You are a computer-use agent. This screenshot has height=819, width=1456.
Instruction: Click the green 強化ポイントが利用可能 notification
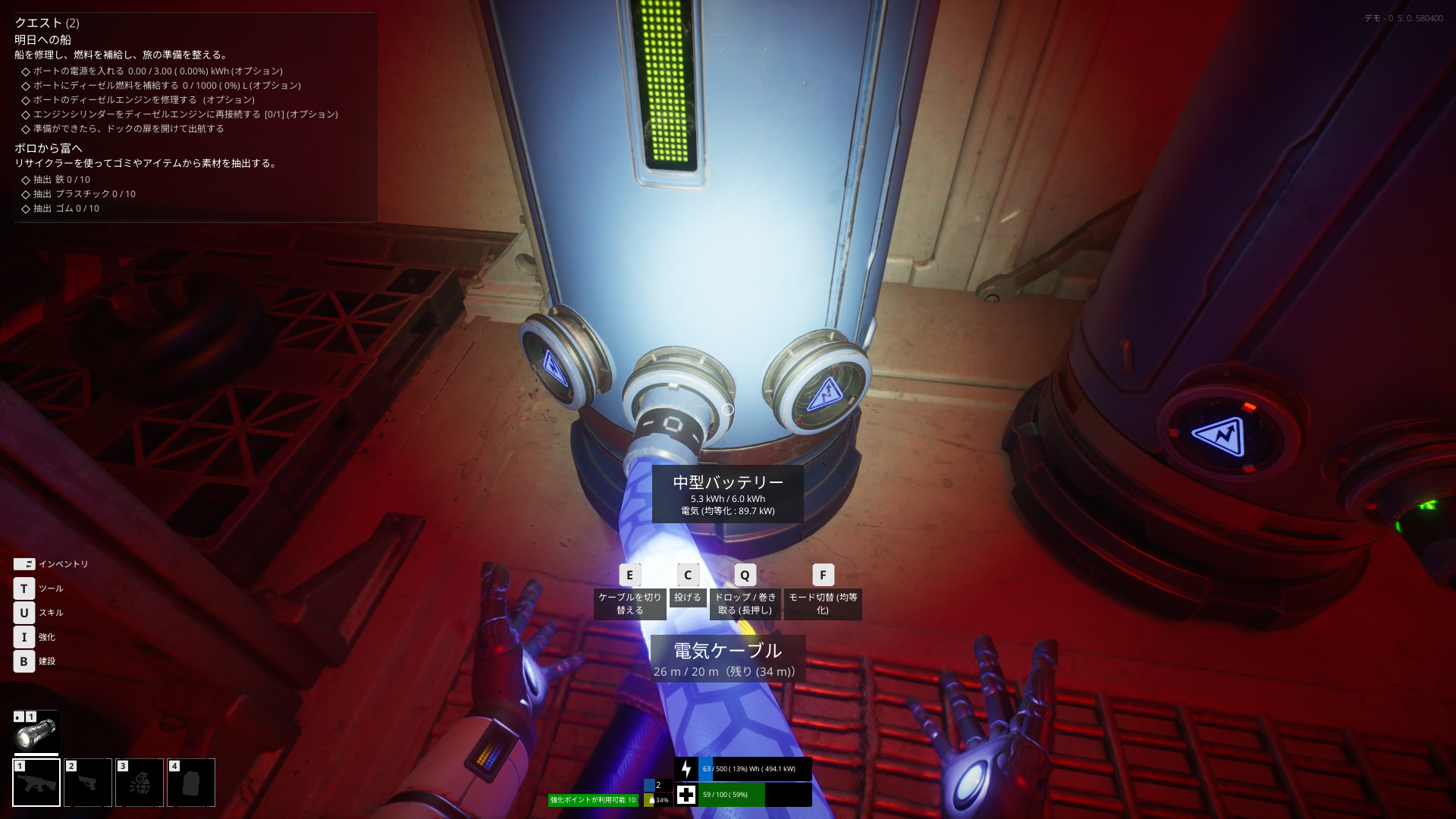[593, 800]
